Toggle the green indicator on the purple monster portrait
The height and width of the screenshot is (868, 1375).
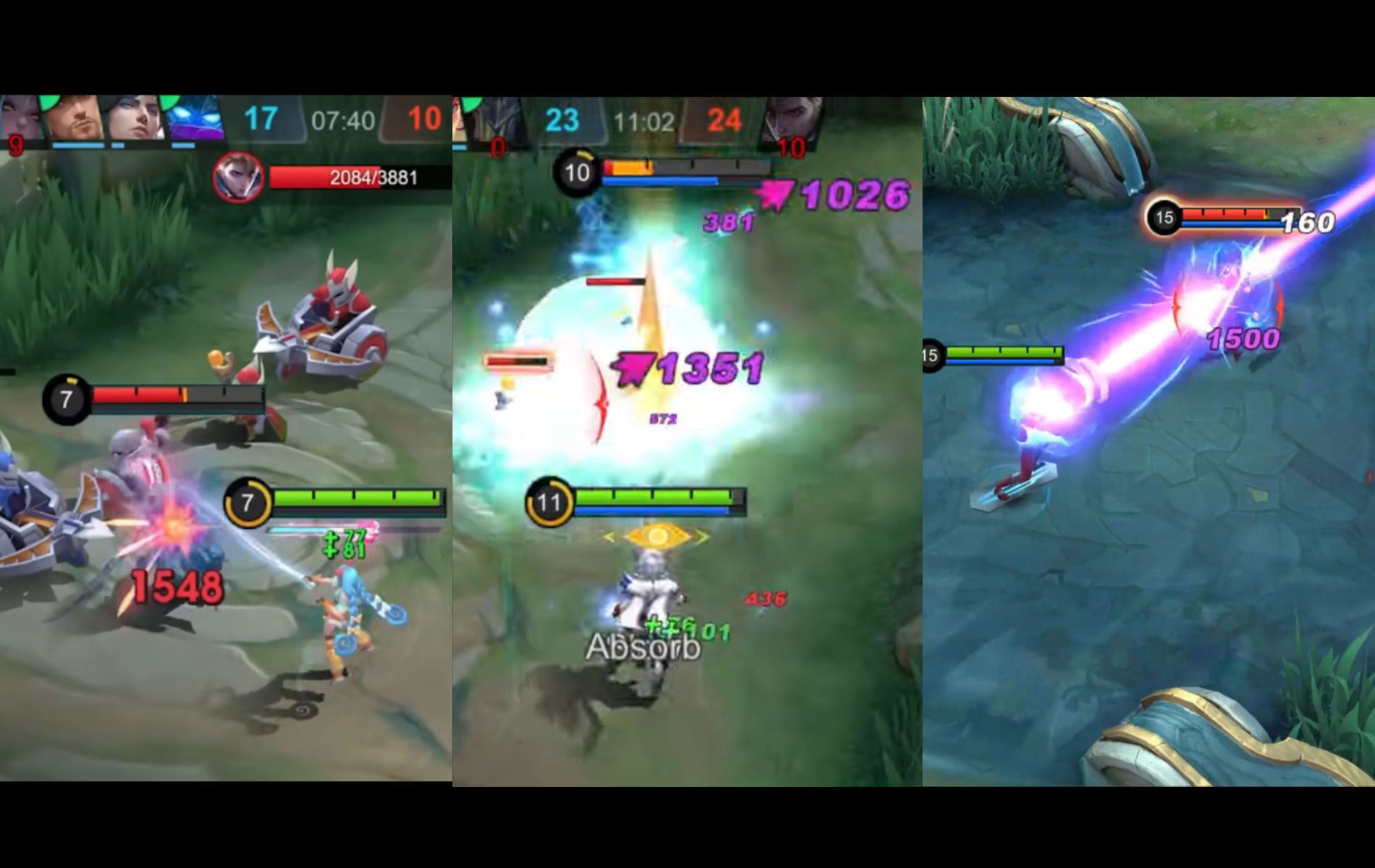tap(169, 101)
